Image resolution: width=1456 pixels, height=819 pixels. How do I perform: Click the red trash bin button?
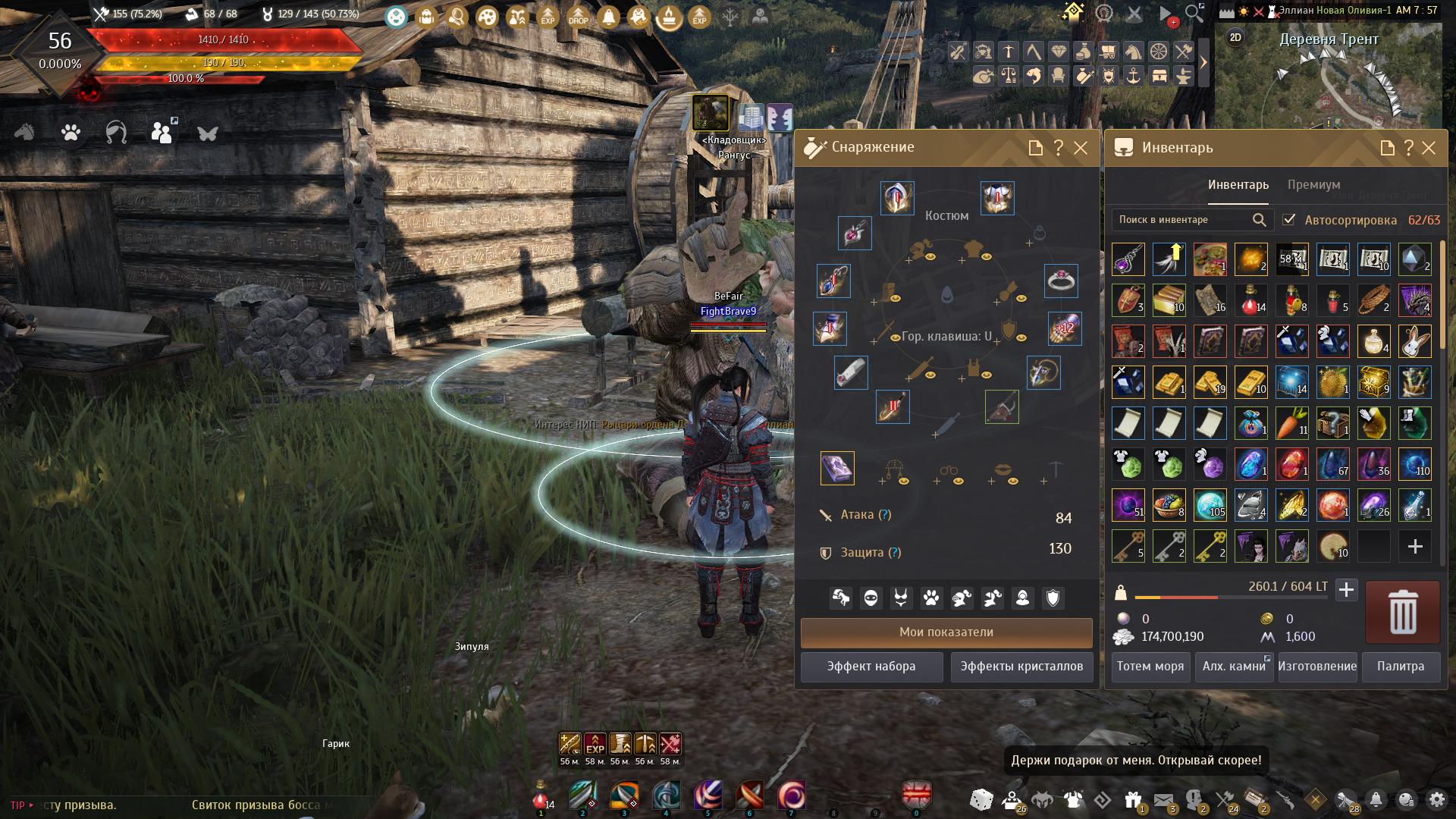click(1402, 612)
